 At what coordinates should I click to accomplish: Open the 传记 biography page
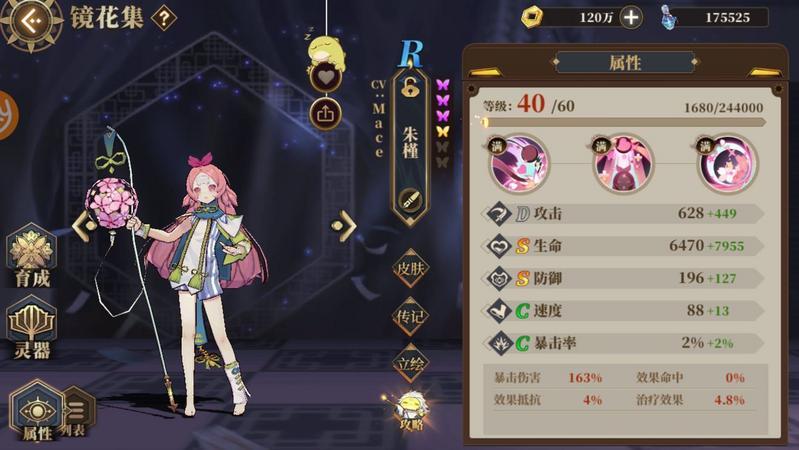[411, 316]
